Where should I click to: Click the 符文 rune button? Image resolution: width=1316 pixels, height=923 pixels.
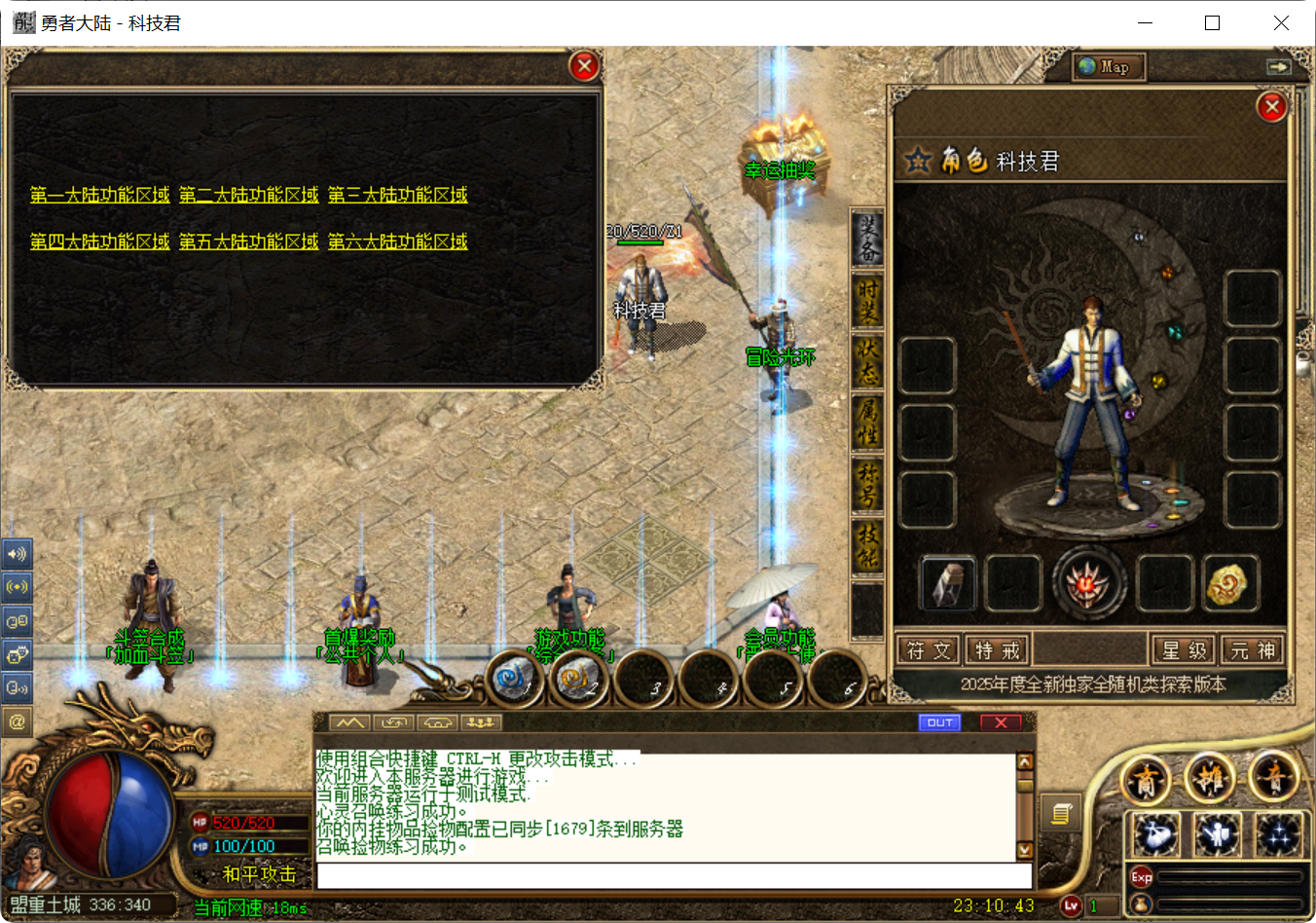coord(928,649)
